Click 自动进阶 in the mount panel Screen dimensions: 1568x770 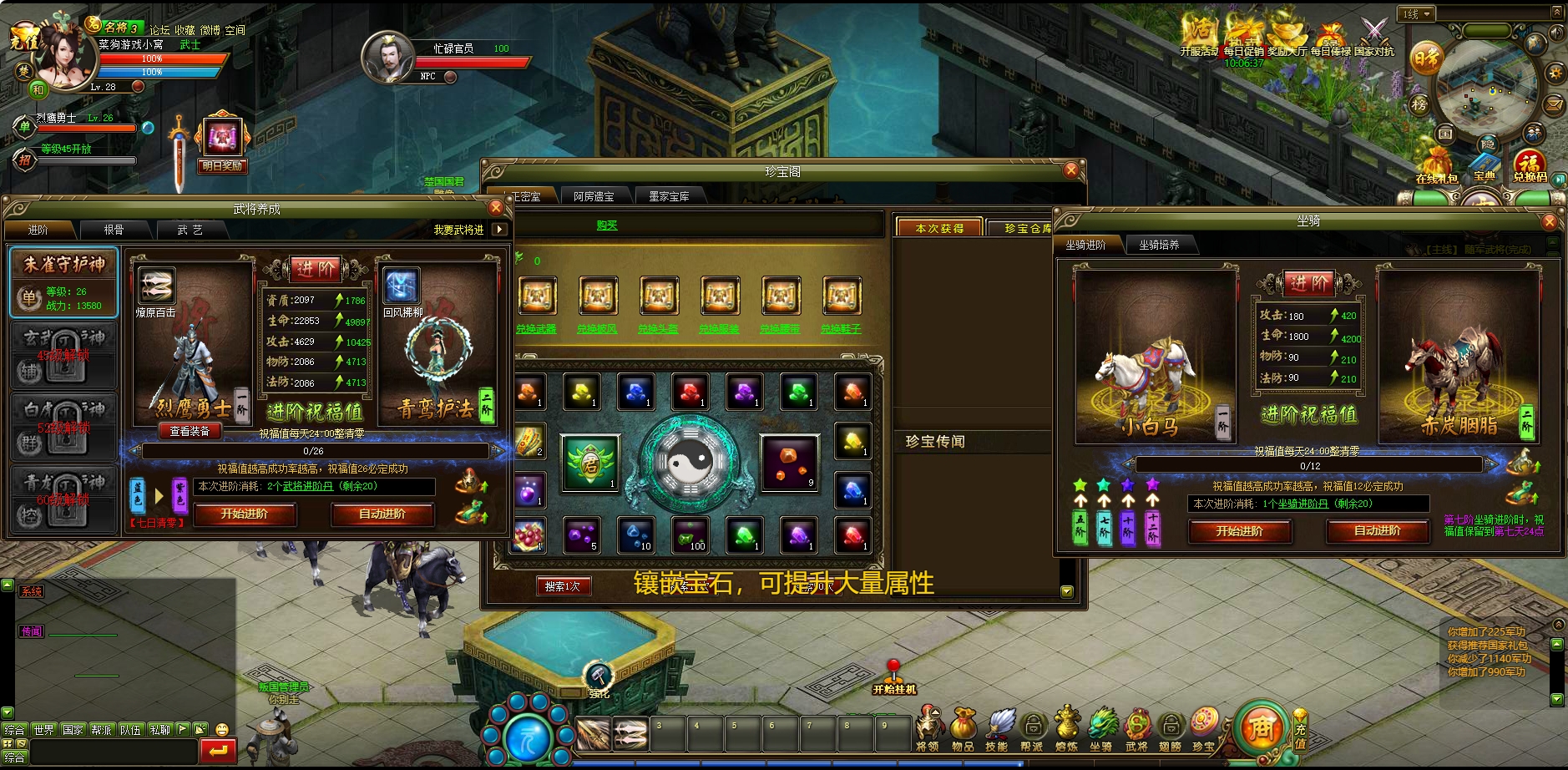(x=1377, y=531)
